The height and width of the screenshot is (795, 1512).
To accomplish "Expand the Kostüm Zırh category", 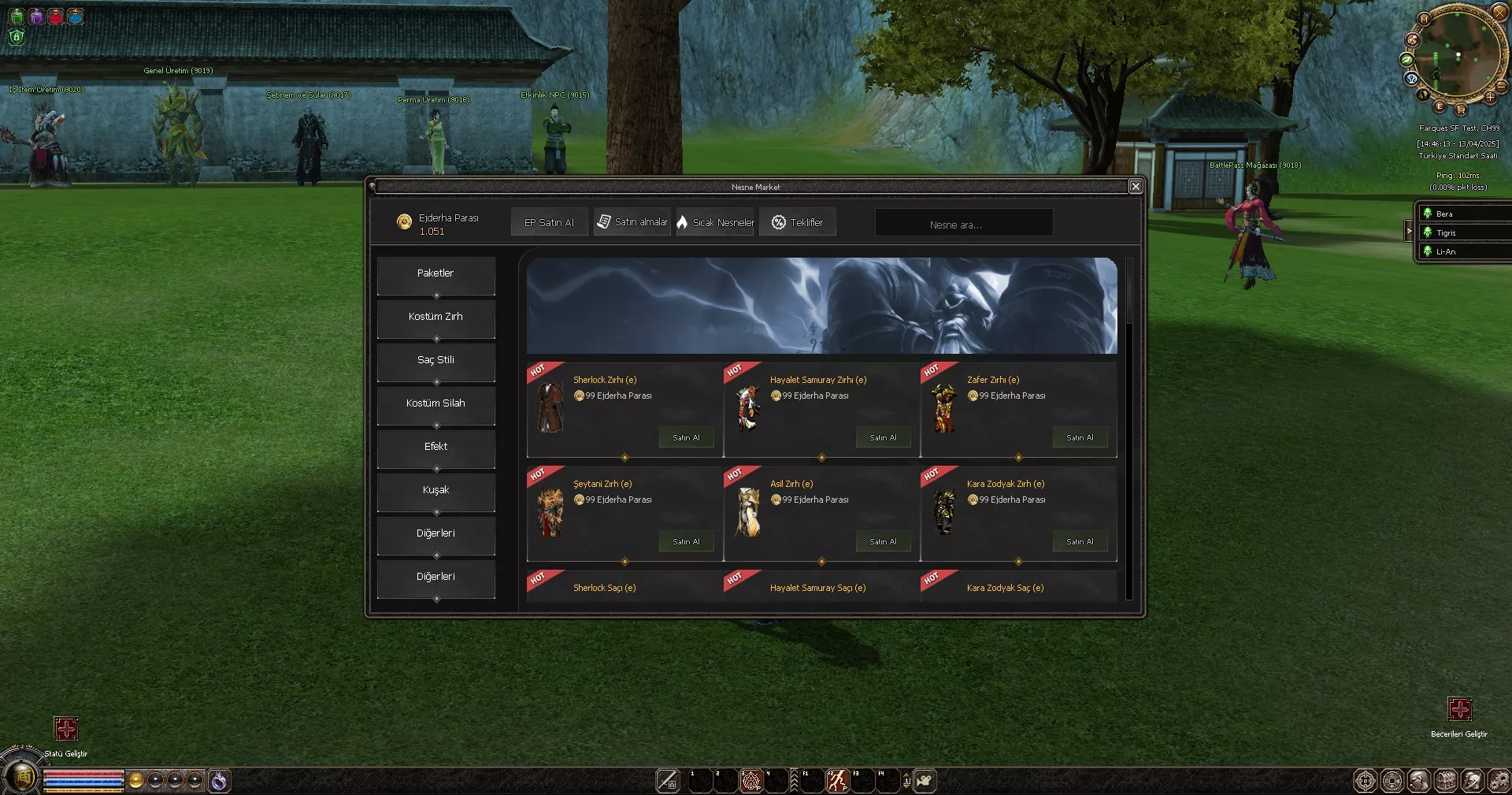I will 435,317.
